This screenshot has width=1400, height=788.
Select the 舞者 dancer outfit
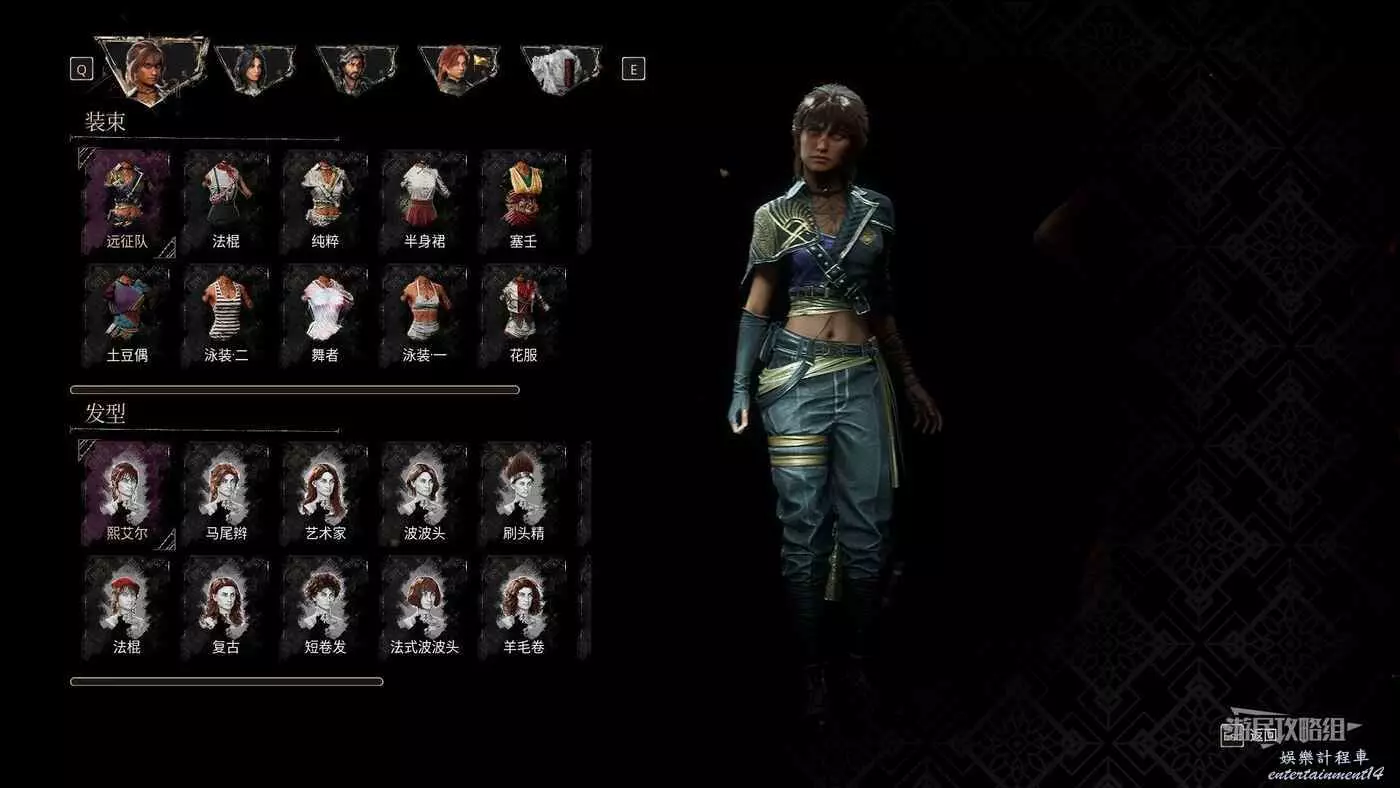(x=325, y=313)
